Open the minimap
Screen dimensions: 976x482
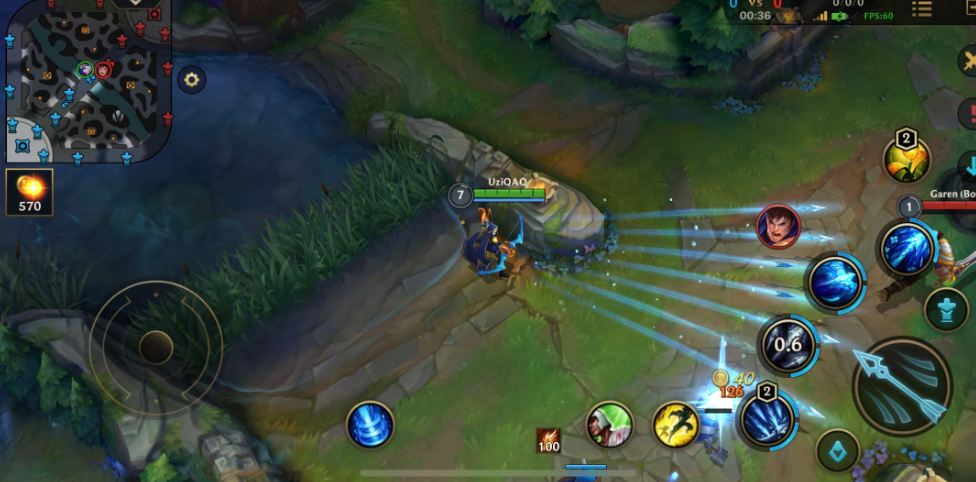click(x=88, y=81)
